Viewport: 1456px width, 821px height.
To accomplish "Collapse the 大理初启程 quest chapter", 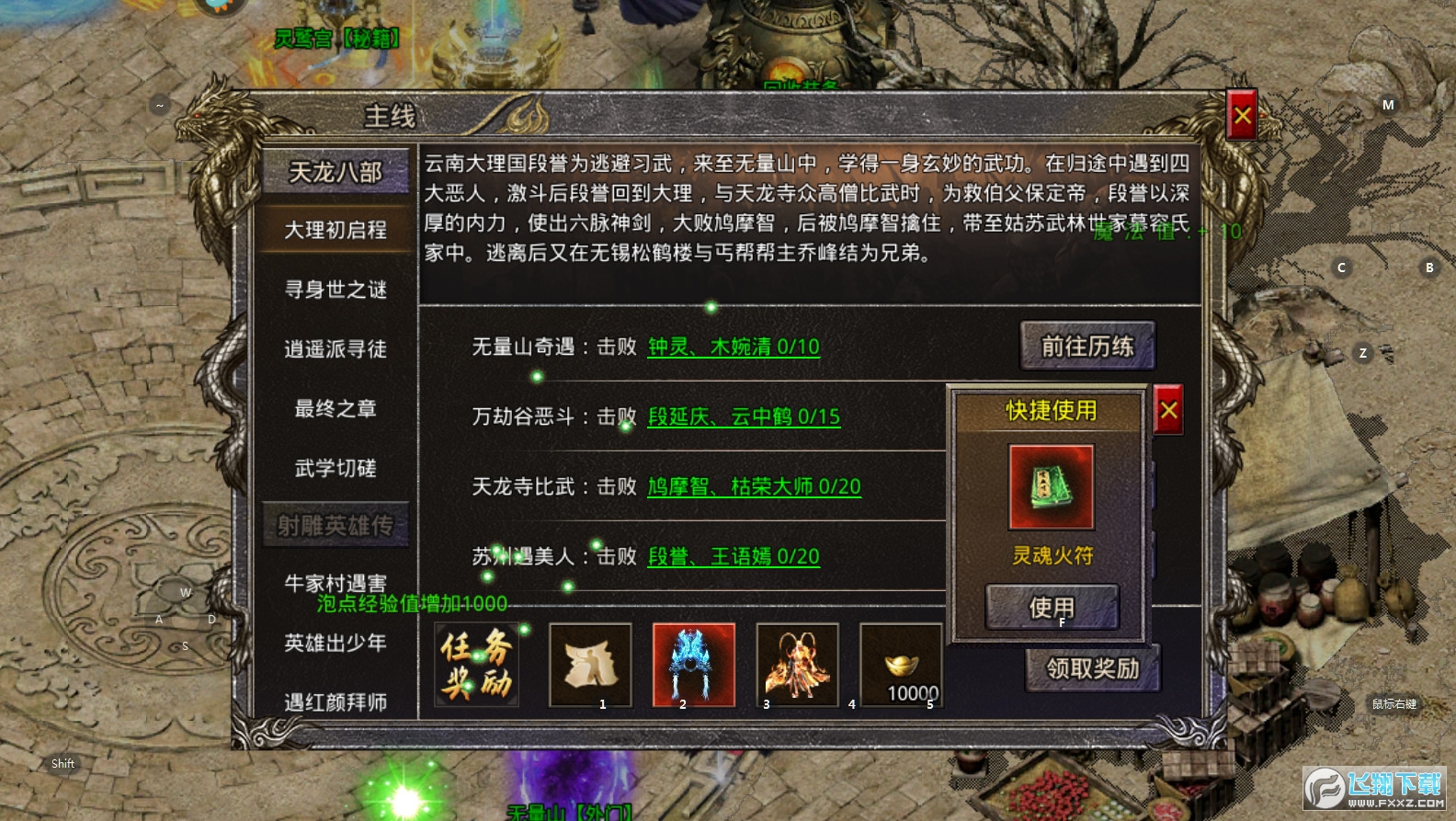I will (x=336, y=230).
